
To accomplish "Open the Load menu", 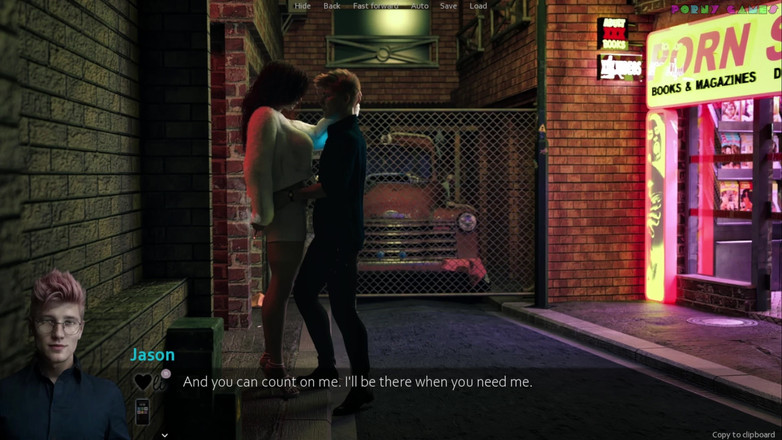I will [478, 6].
